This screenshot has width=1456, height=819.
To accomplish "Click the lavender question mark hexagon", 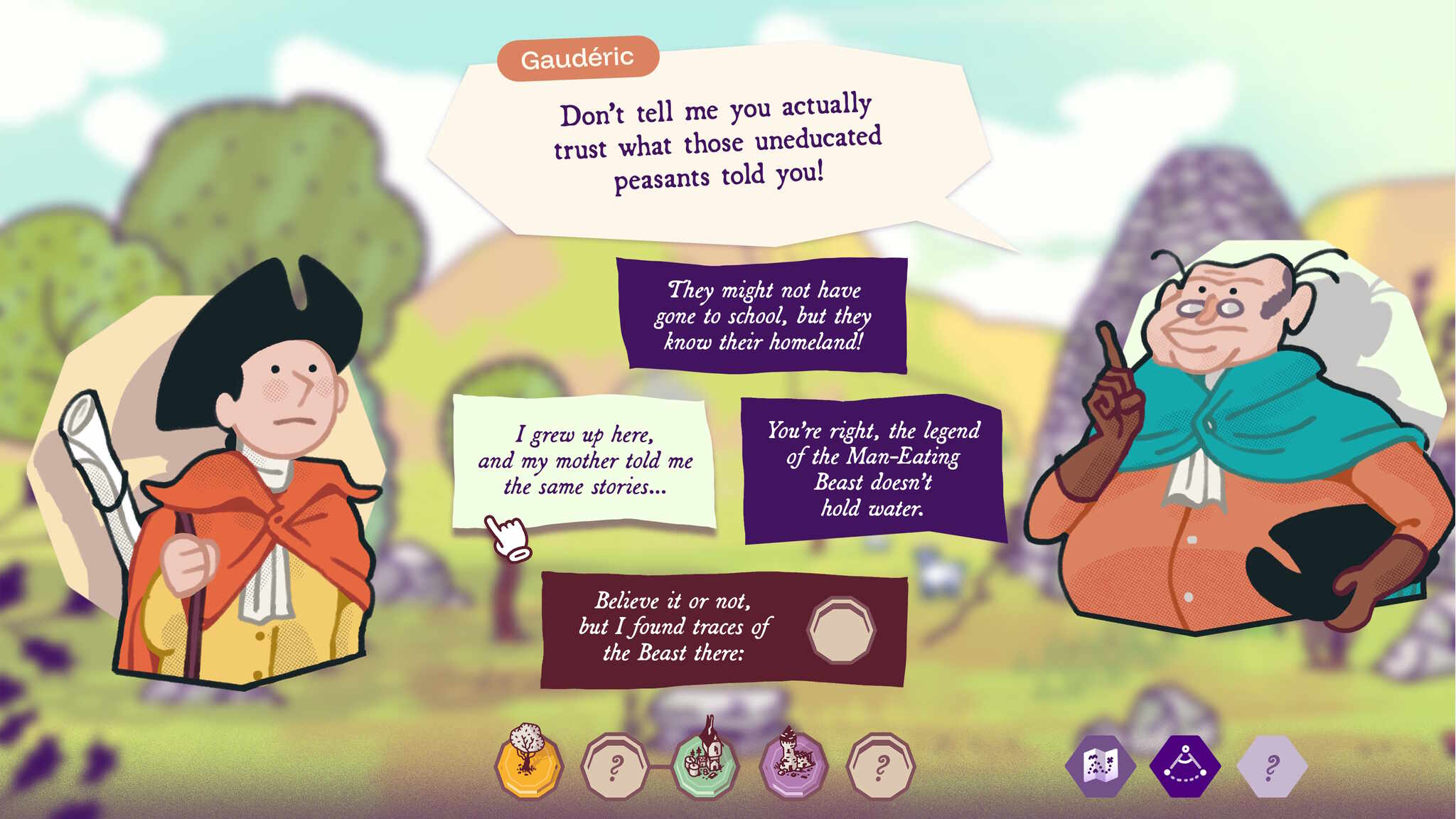I will (1272, 766).
